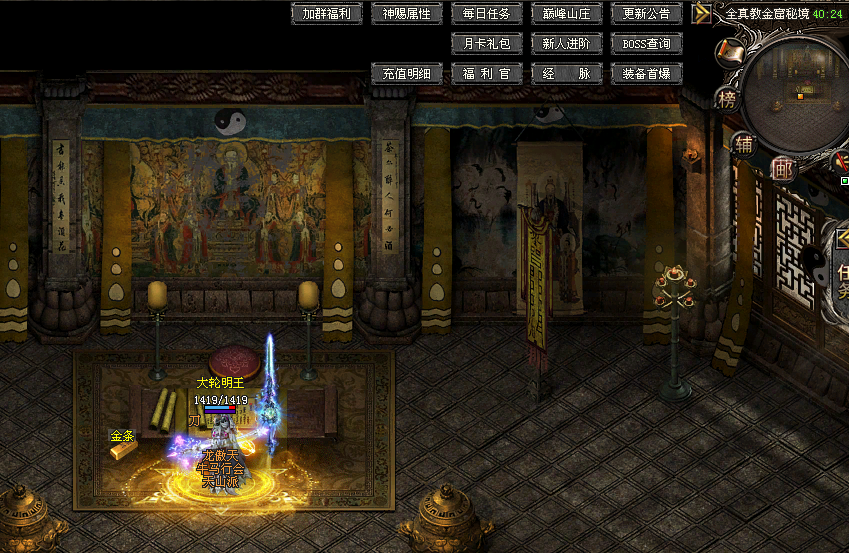Open the 辅 assist icon

[743, 142]
